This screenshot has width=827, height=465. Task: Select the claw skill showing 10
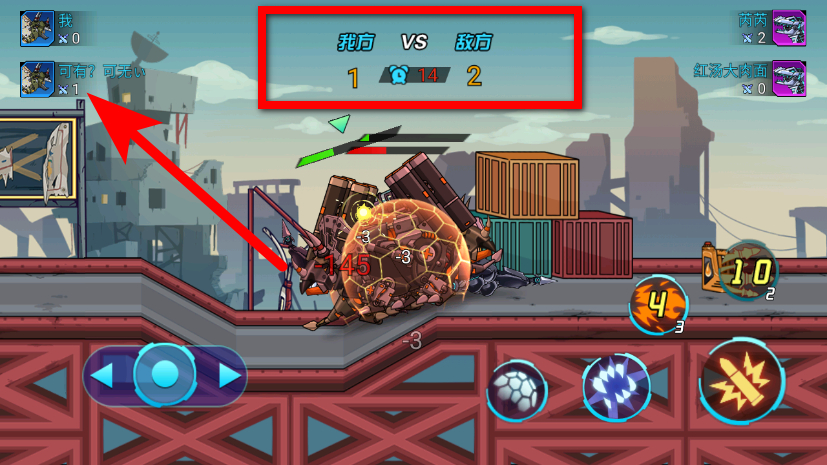750,270
